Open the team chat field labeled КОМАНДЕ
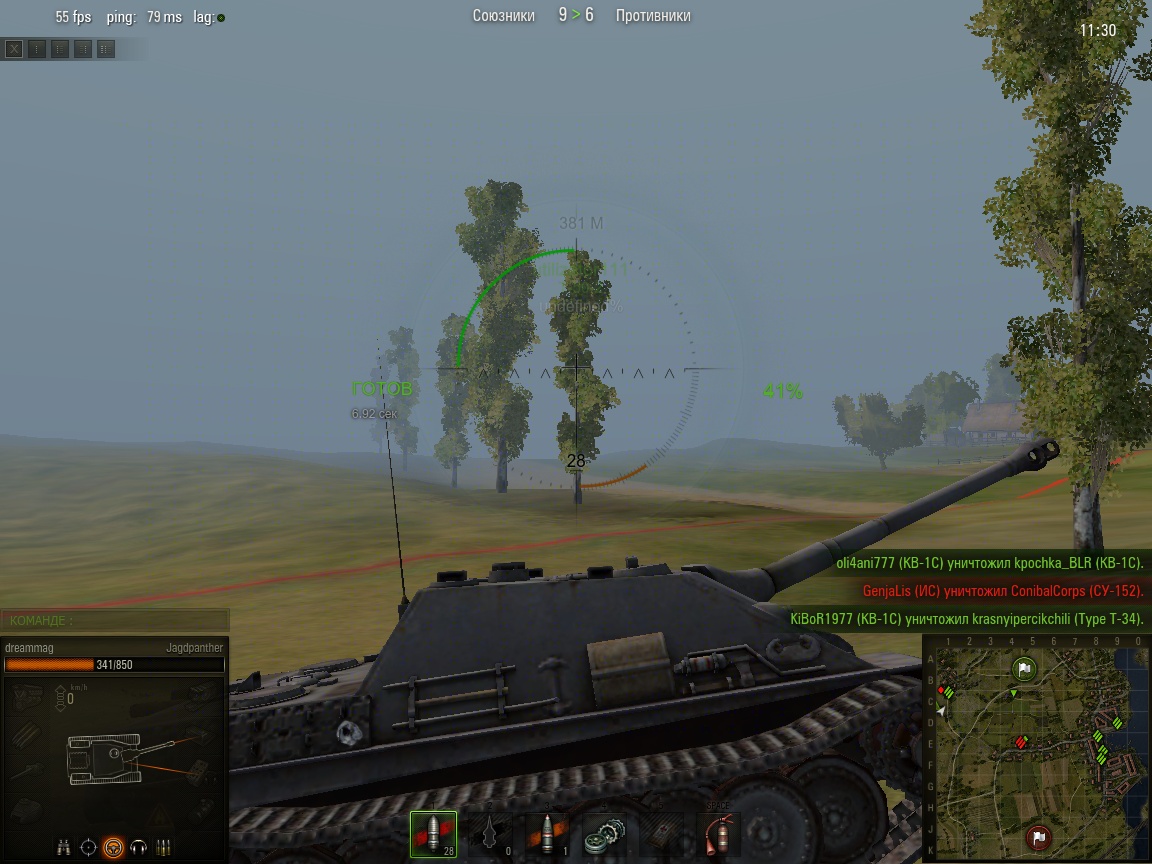Image resolution: width=1152 pixels, height=864 pixels. click(x=114, y=621)
